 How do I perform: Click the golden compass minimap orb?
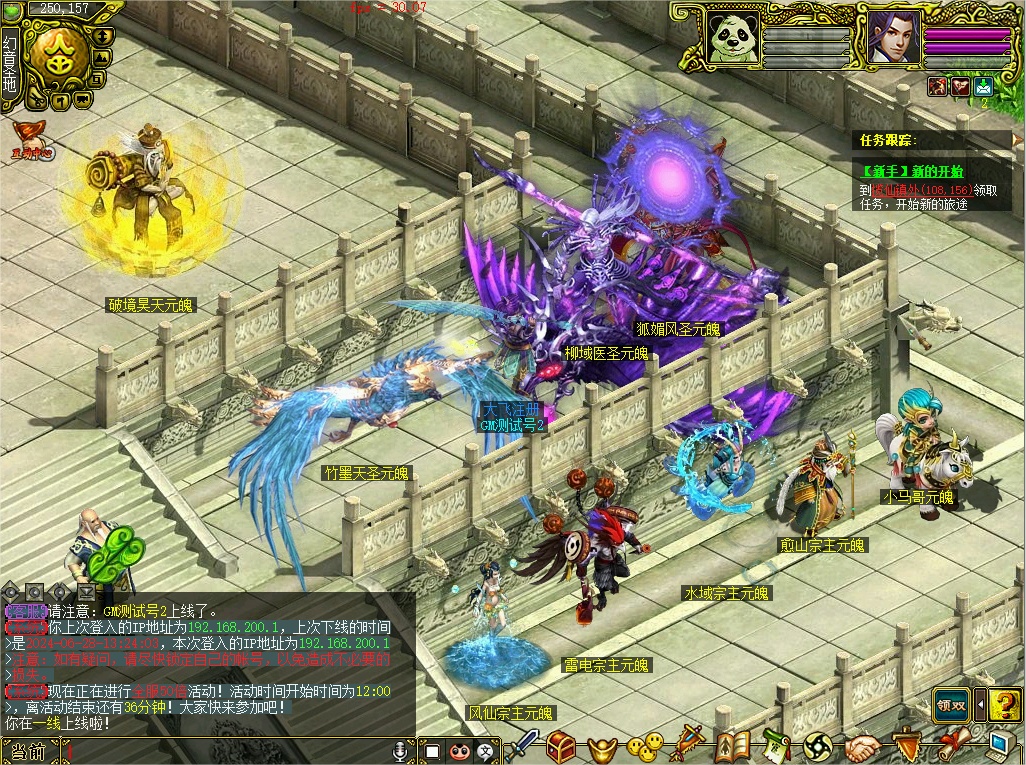point(56,57)
